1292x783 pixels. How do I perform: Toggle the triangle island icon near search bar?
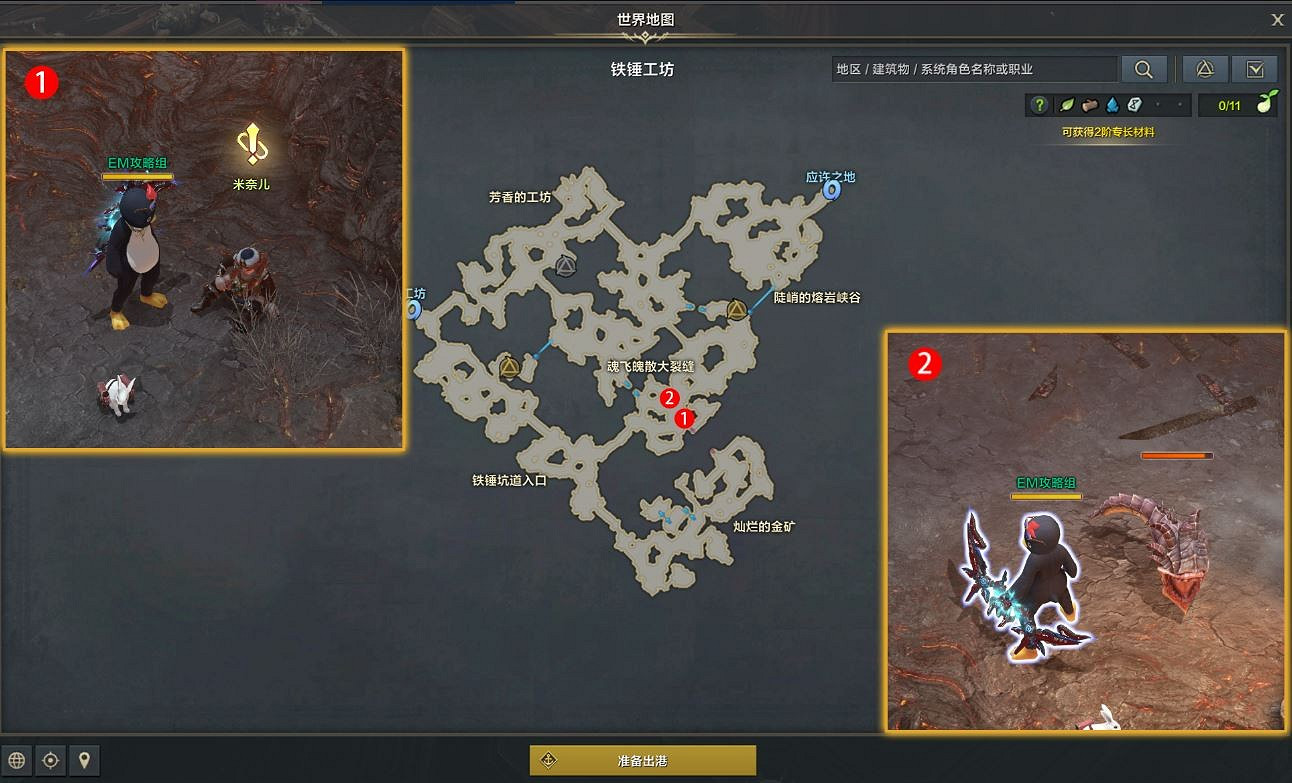tap(1206, 69)
